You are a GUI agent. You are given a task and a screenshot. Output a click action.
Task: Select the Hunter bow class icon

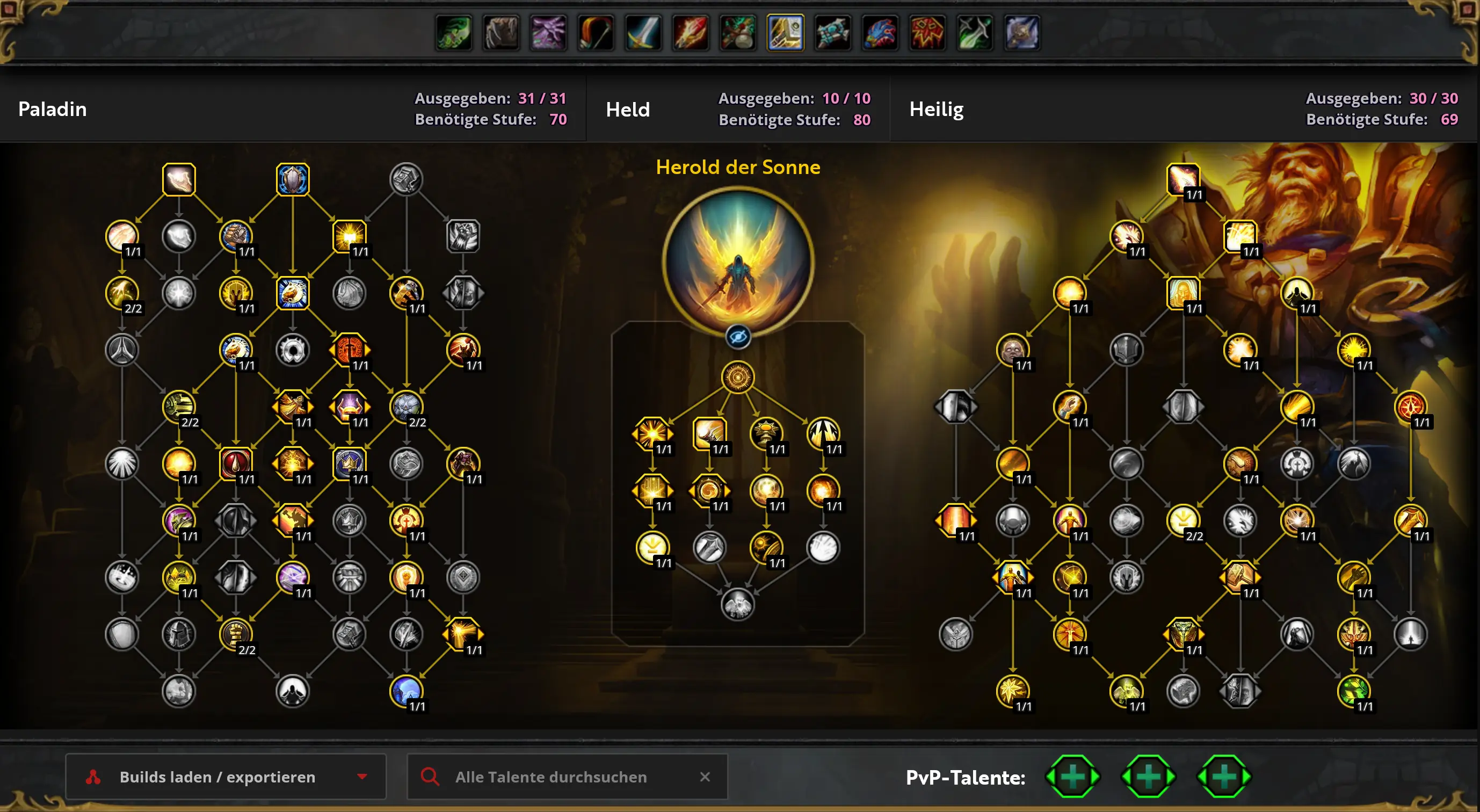coord(596,33)
